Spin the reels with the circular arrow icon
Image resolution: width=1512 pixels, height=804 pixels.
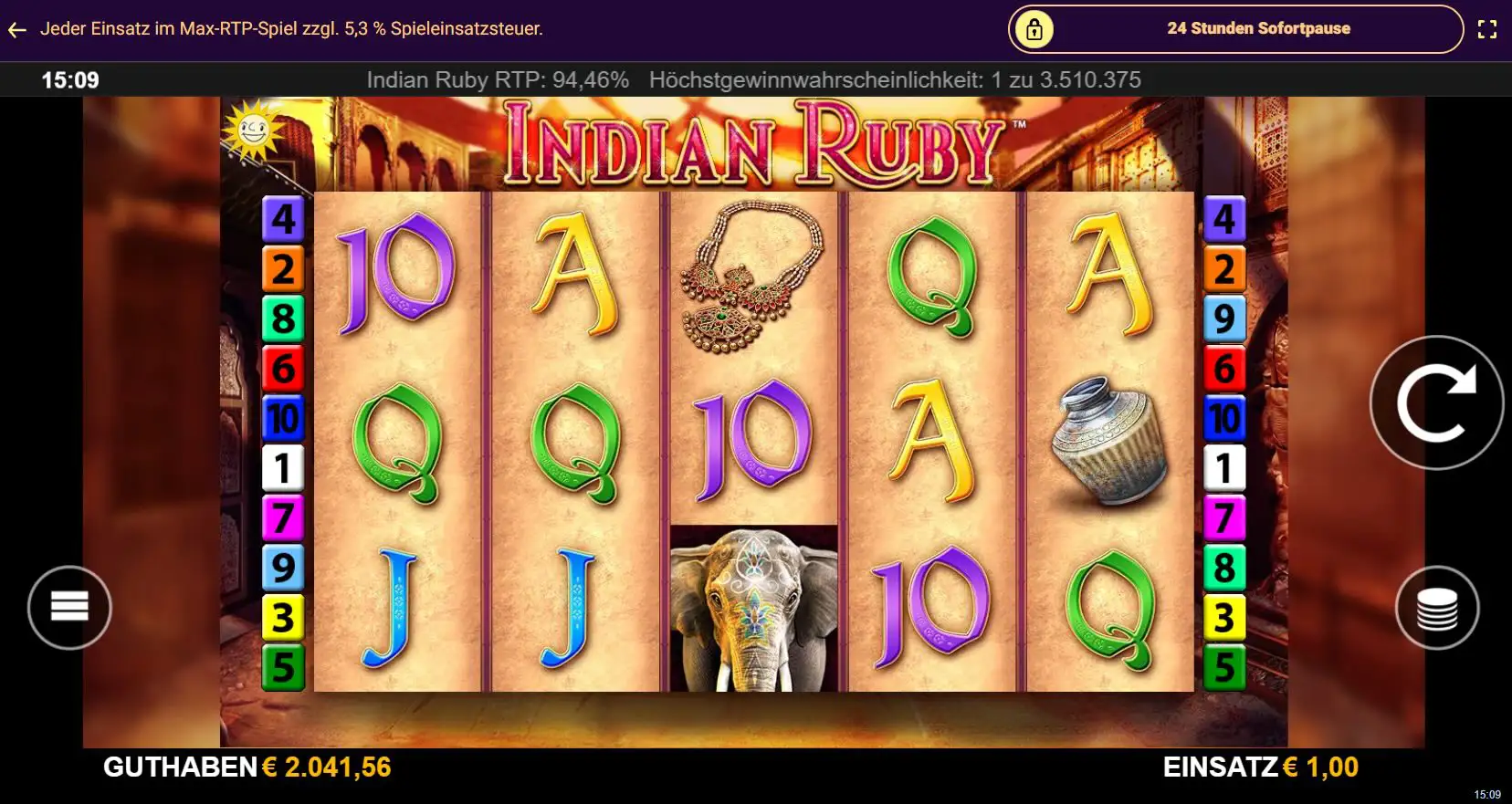pos(1436,402)
